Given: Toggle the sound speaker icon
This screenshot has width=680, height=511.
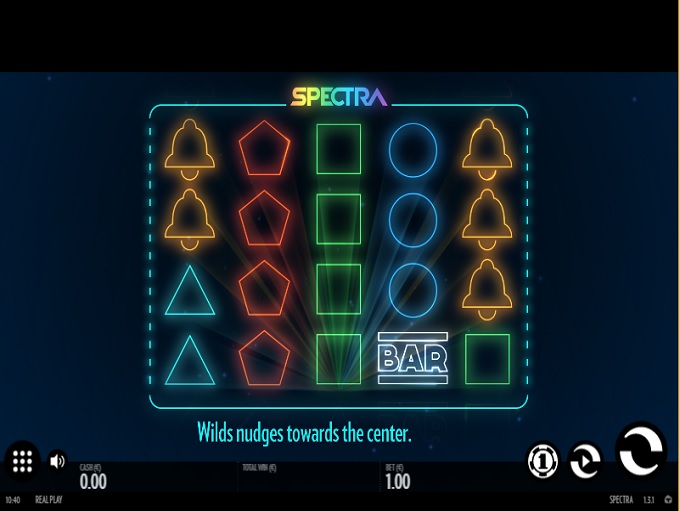Looking at the screenshot, I should [57, 461].
